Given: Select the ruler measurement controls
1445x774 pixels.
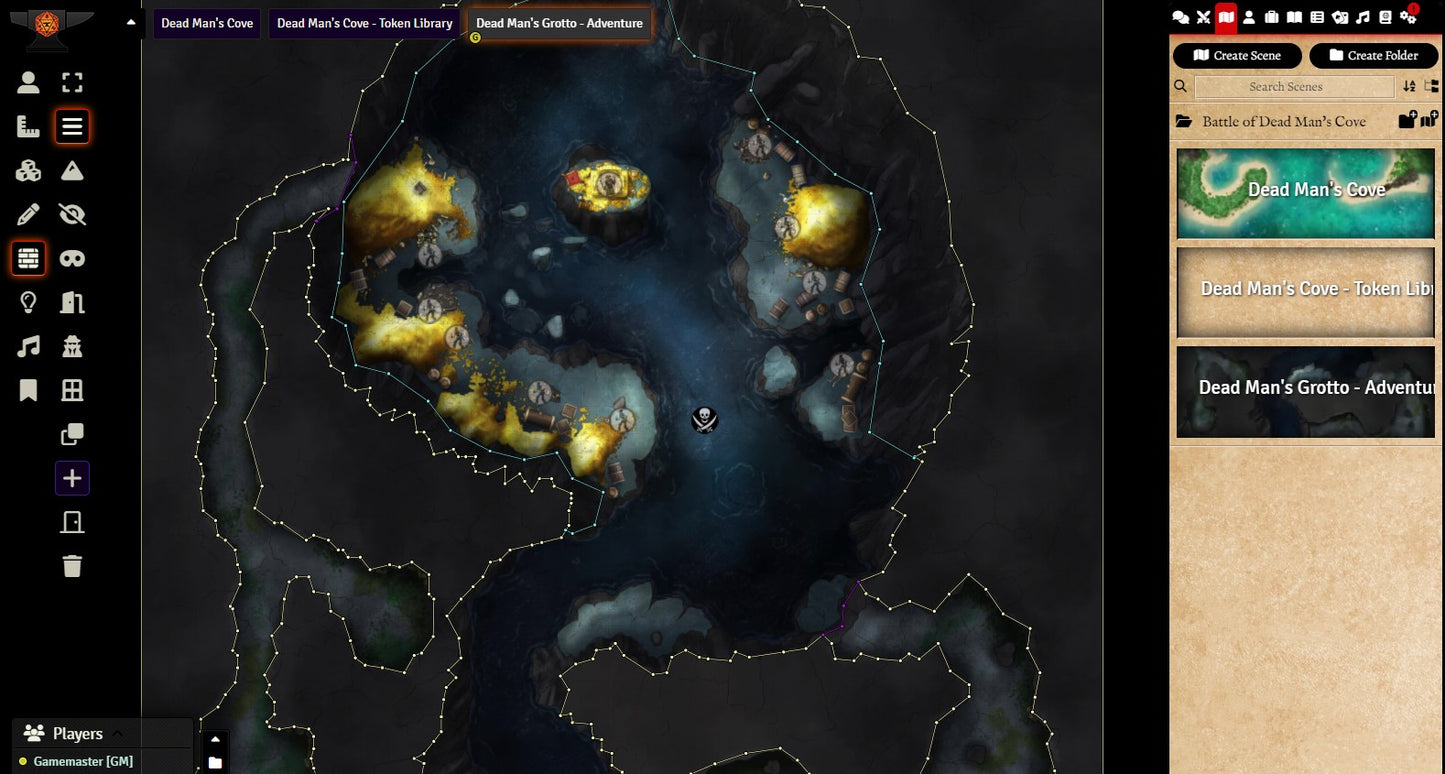Looking at the screenshot, I should [28, 127].
